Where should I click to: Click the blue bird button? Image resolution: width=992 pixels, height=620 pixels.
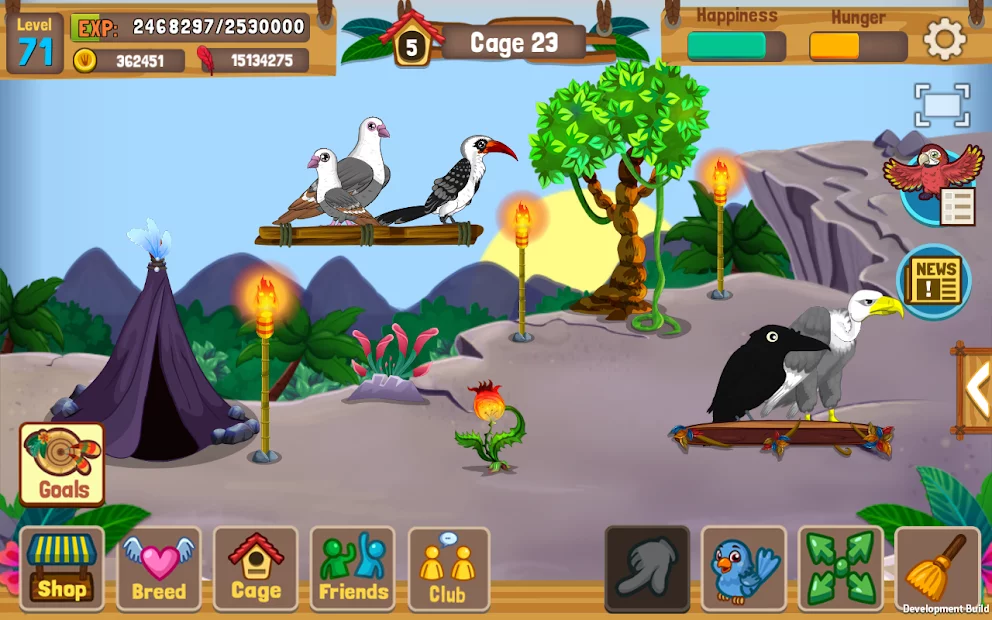(x=744, y=568)
